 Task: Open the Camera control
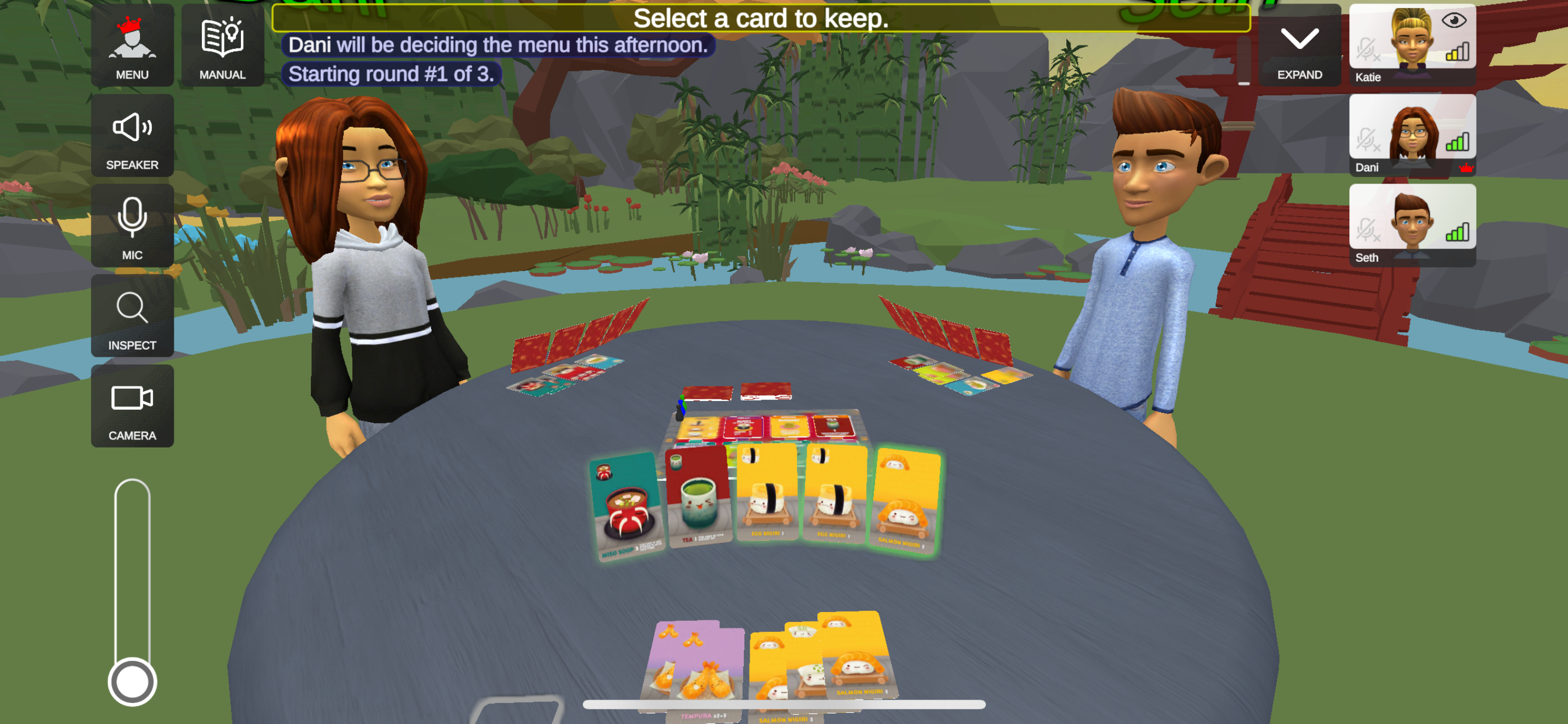point(132,406)
